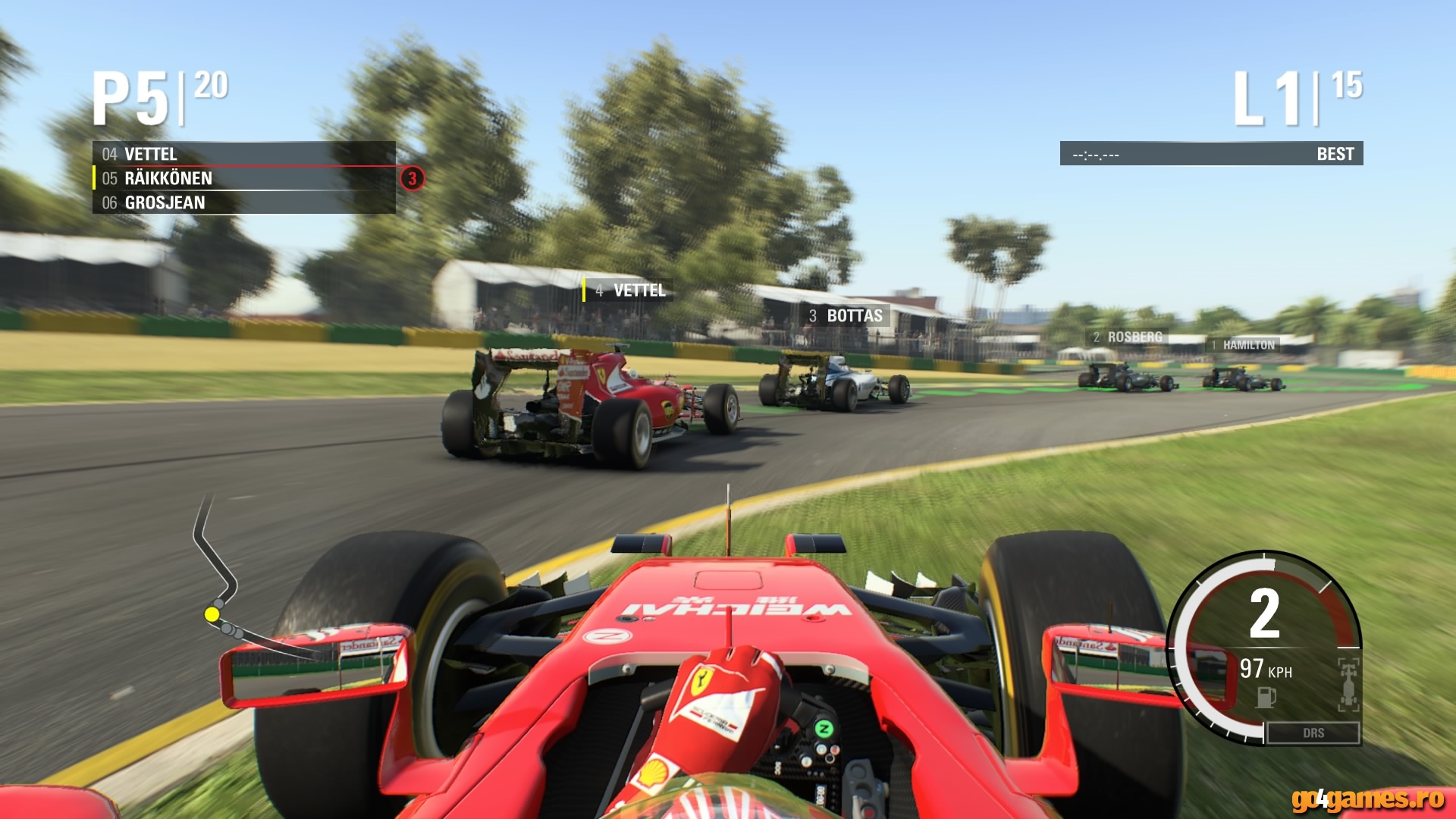Select the red penalty badge beside RÄIKKÖNEN
The image size is (1456, 819).
pyautogui.click(x=412, y=177)
